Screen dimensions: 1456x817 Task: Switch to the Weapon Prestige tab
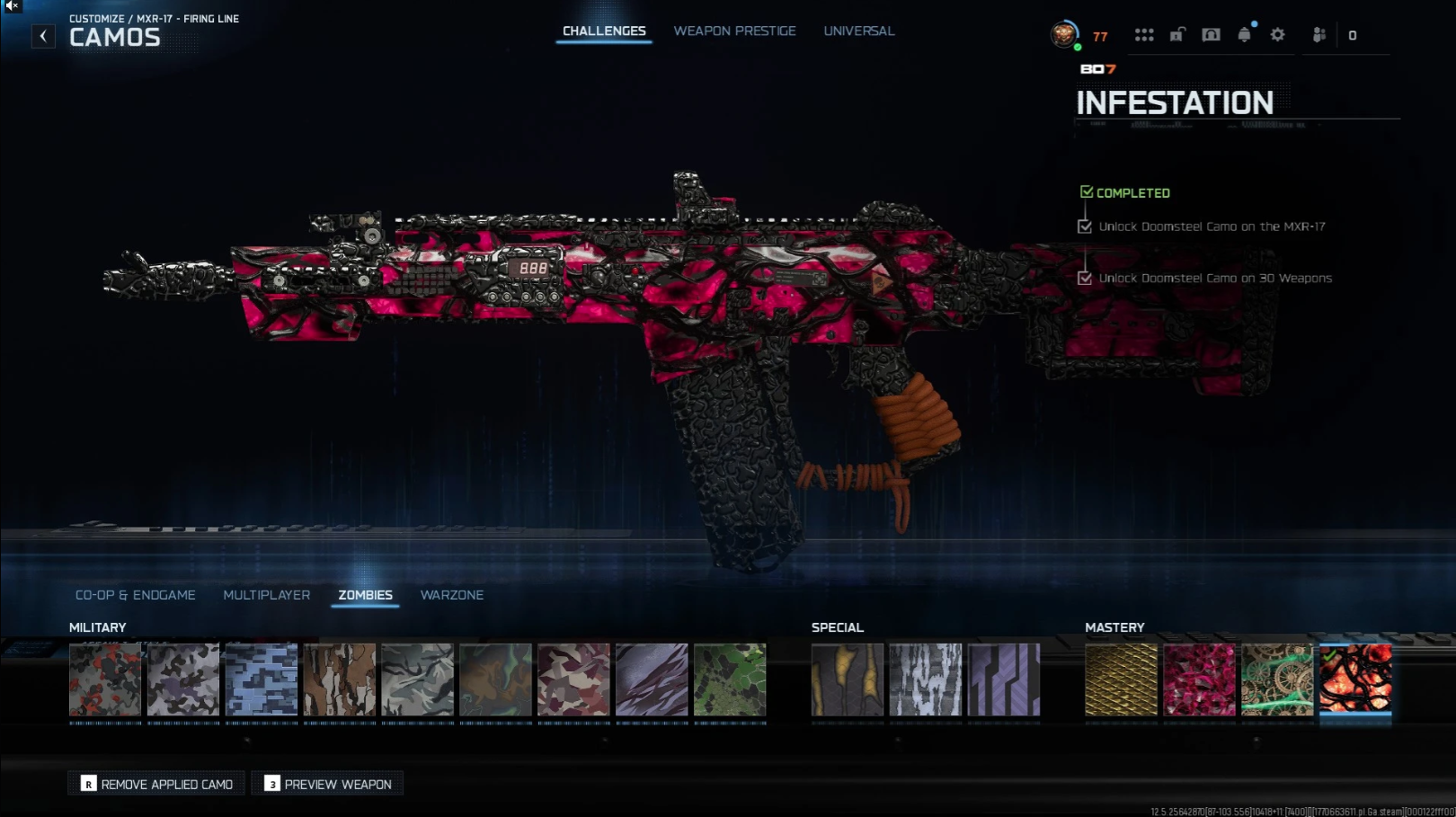[x=734, y=31]
